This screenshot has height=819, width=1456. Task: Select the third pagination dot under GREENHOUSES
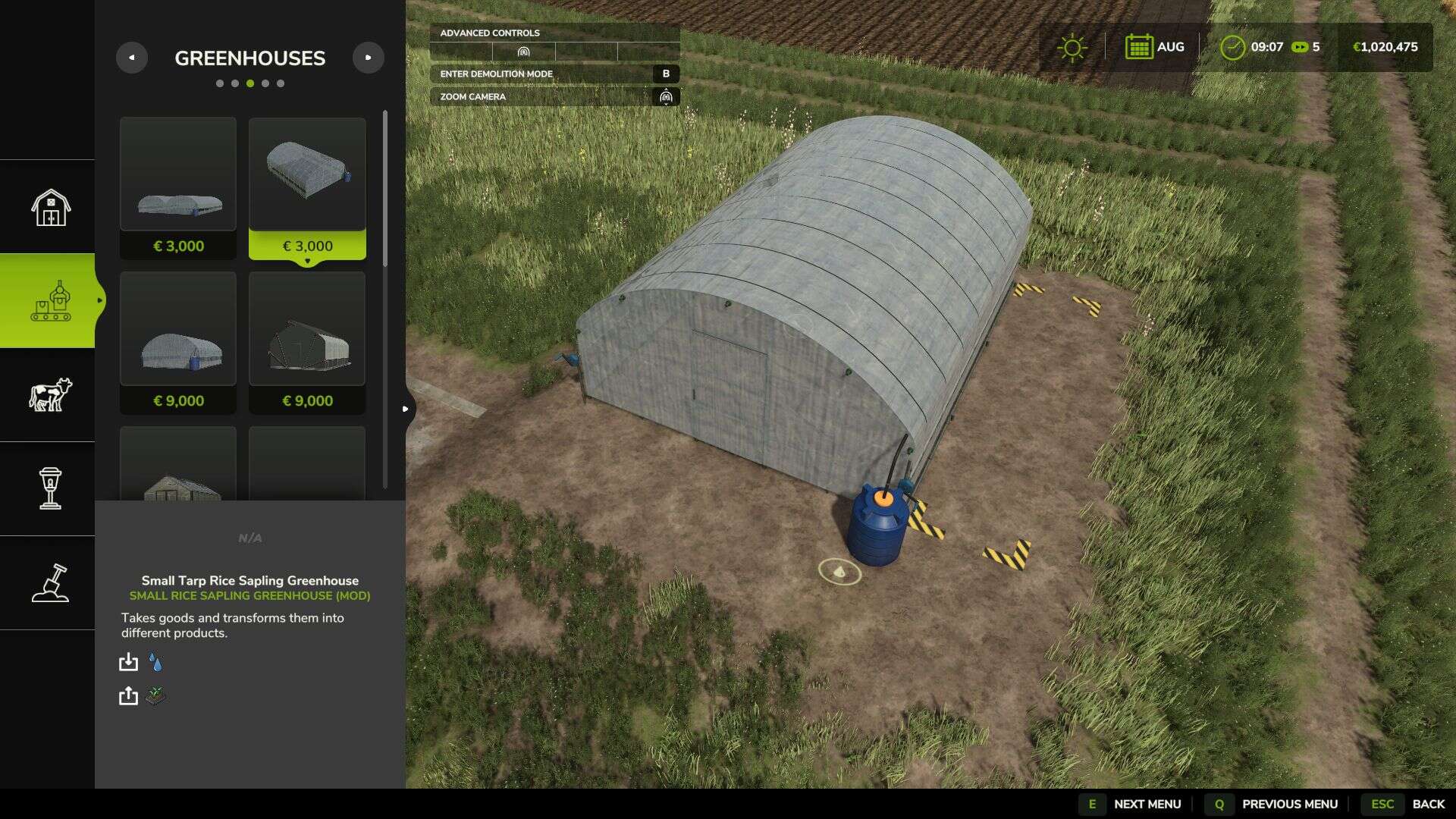point(251,83)
